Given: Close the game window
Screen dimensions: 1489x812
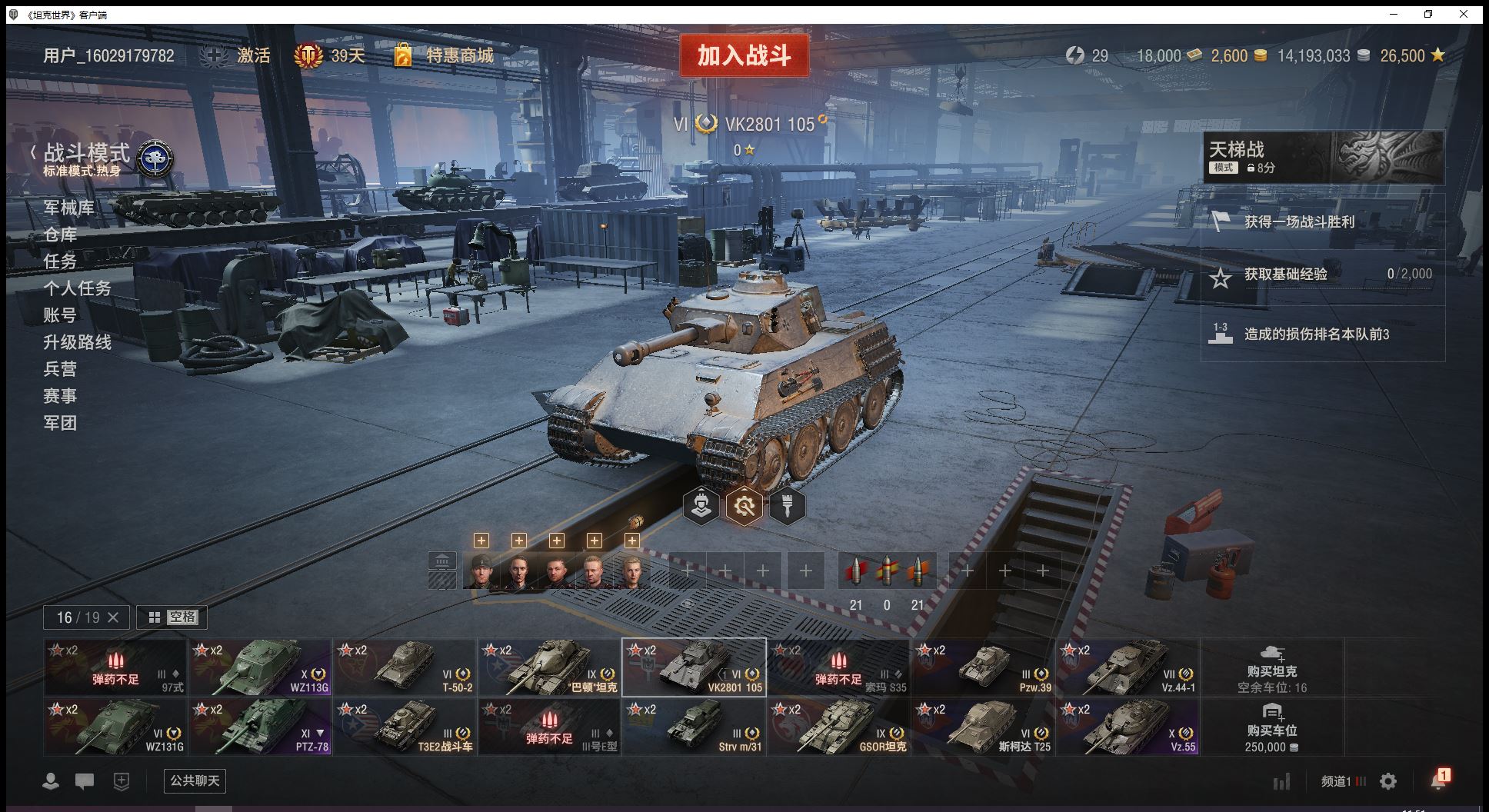Looking at the screenshot, I should [1464, 14].
